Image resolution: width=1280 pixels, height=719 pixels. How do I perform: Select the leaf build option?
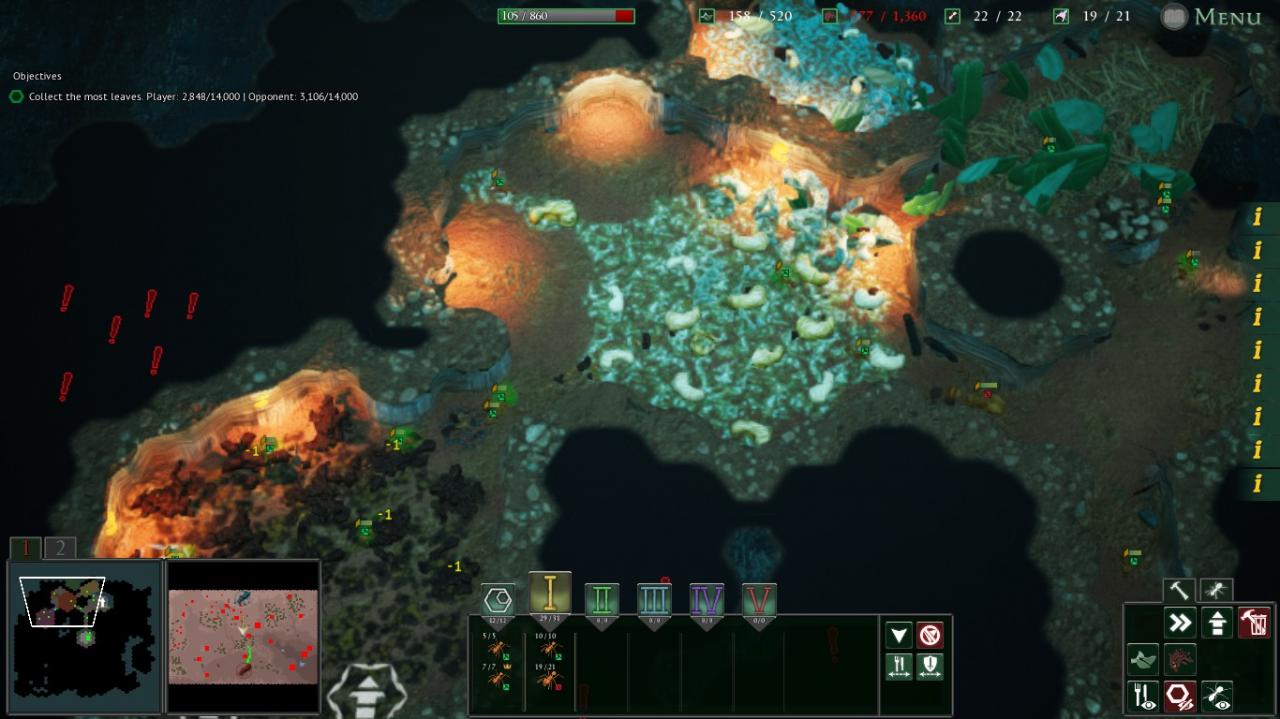click(x=1143, y=660)
